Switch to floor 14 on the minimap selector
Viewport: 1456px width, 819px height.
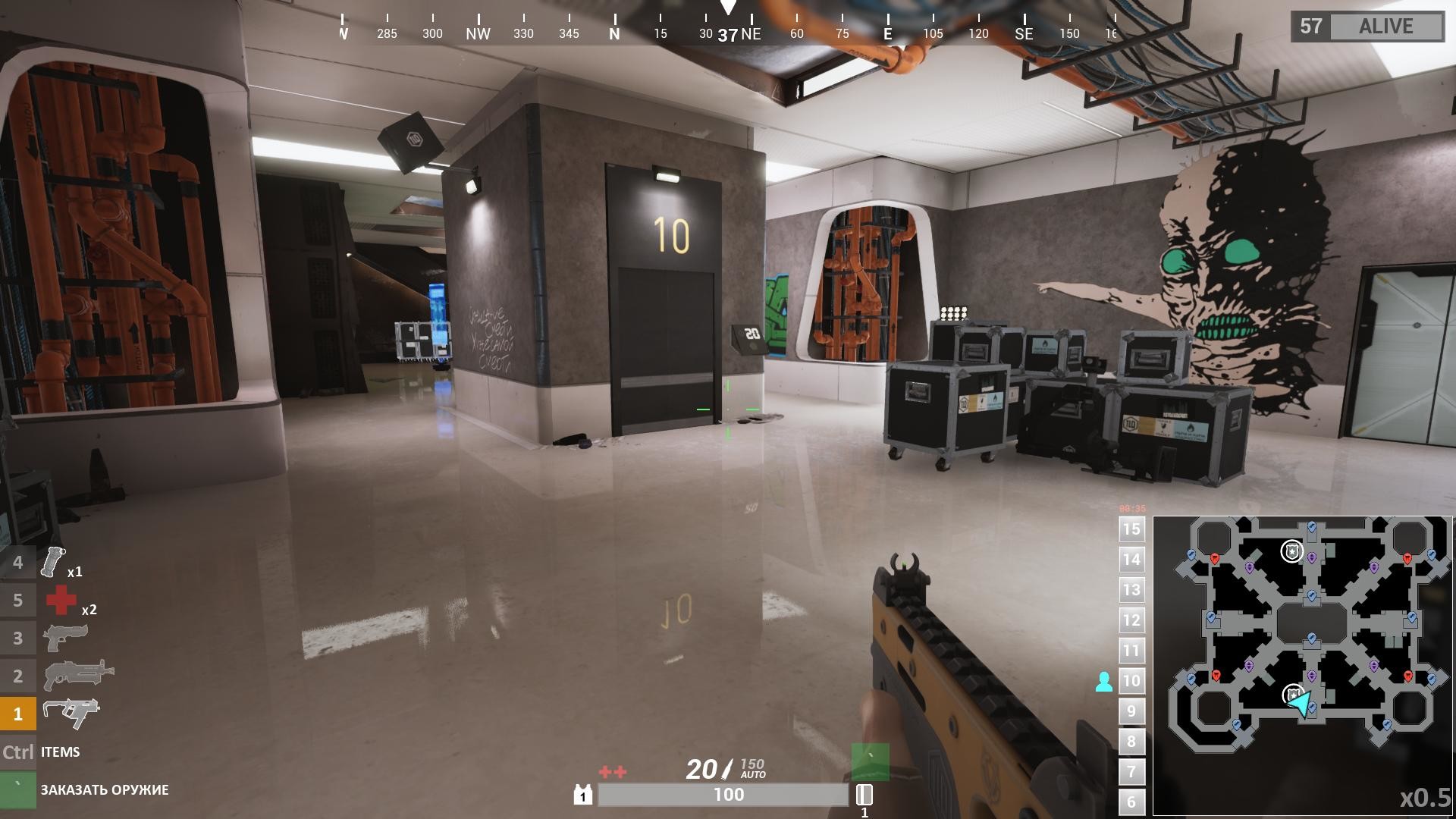pos(1131,560)
